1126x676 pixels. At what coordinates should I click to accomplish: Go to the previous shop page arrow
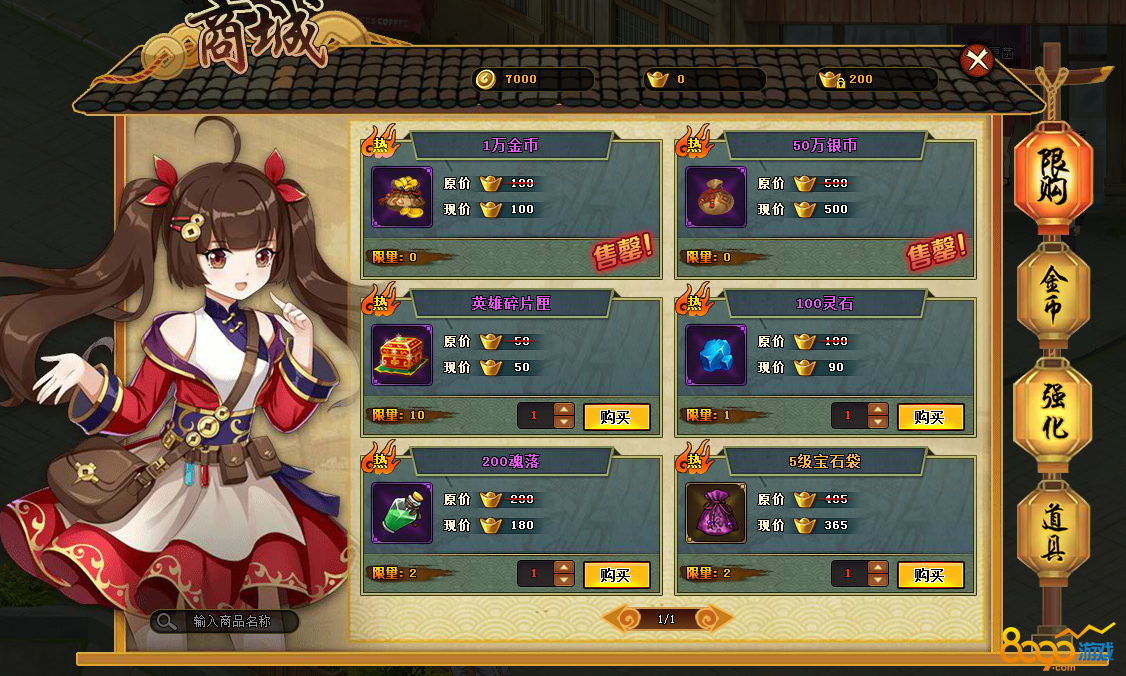point(620,619)
